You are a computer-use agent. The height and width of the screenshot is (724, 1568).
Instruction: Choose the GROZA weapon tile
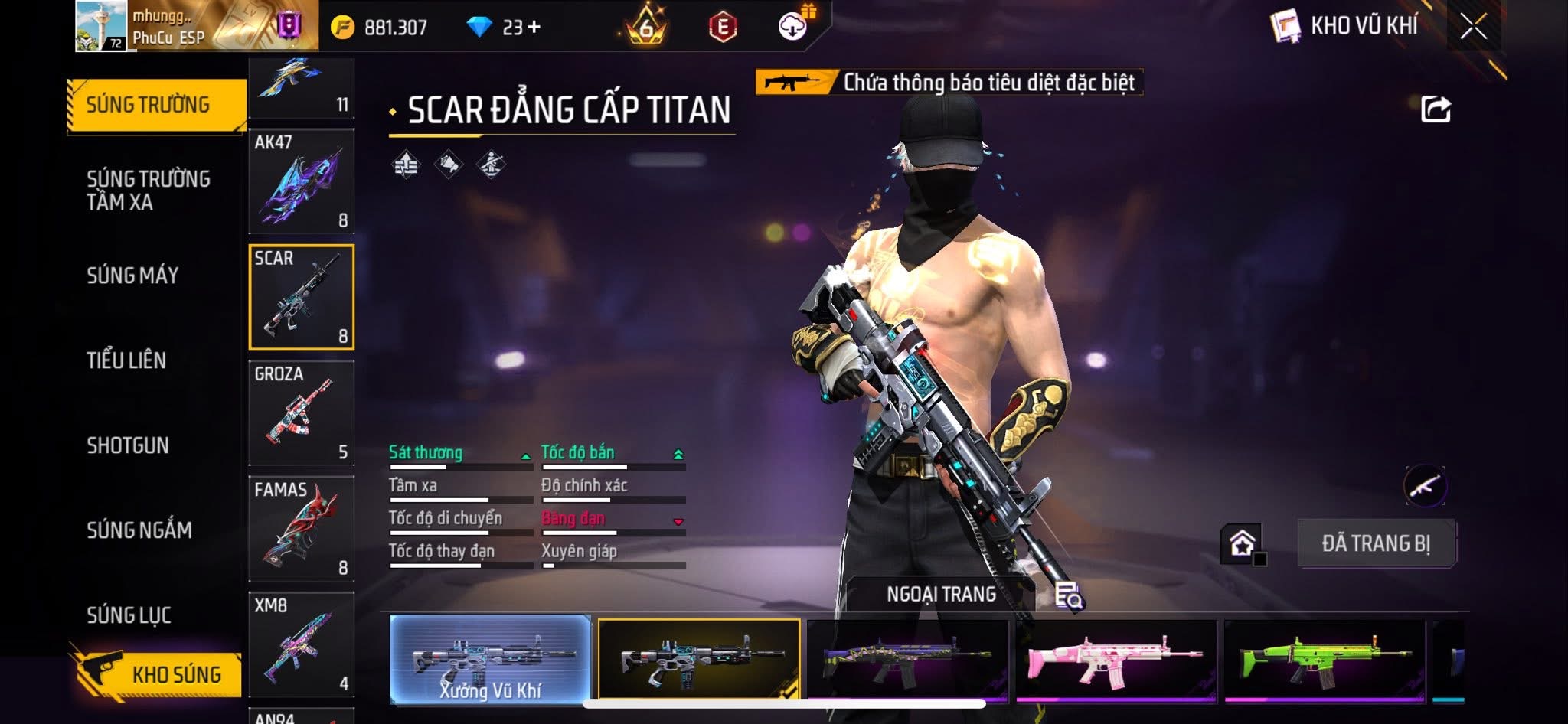click(302, 413)
